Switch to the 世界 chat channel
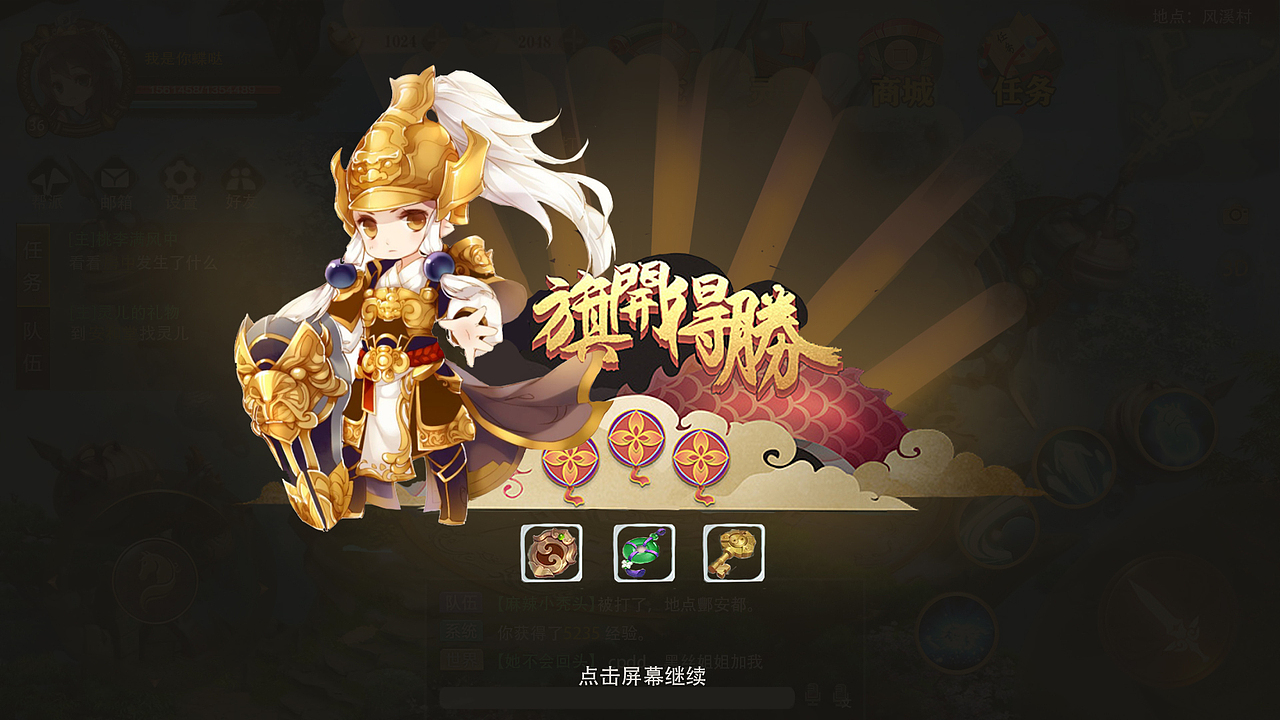 pos(461,656)
